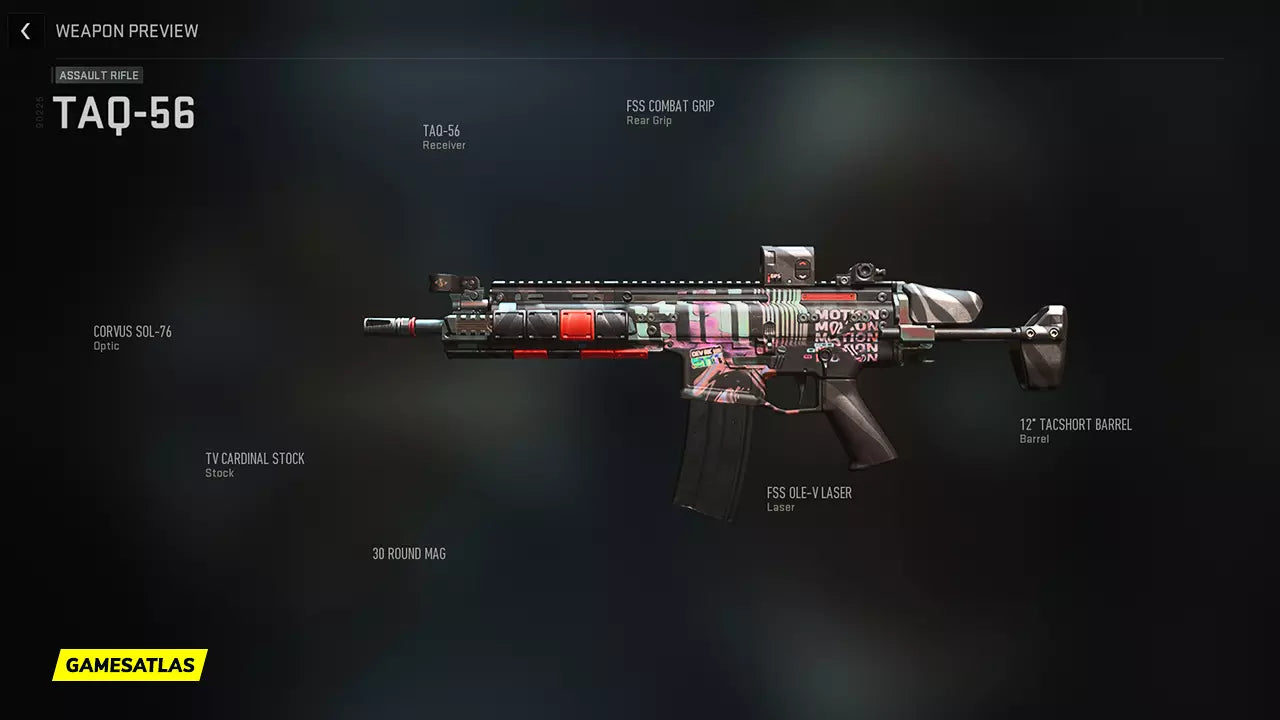This screenshot has width=1280, height=720.
Task: Go back using the arrow button
Action: [25, 31]
